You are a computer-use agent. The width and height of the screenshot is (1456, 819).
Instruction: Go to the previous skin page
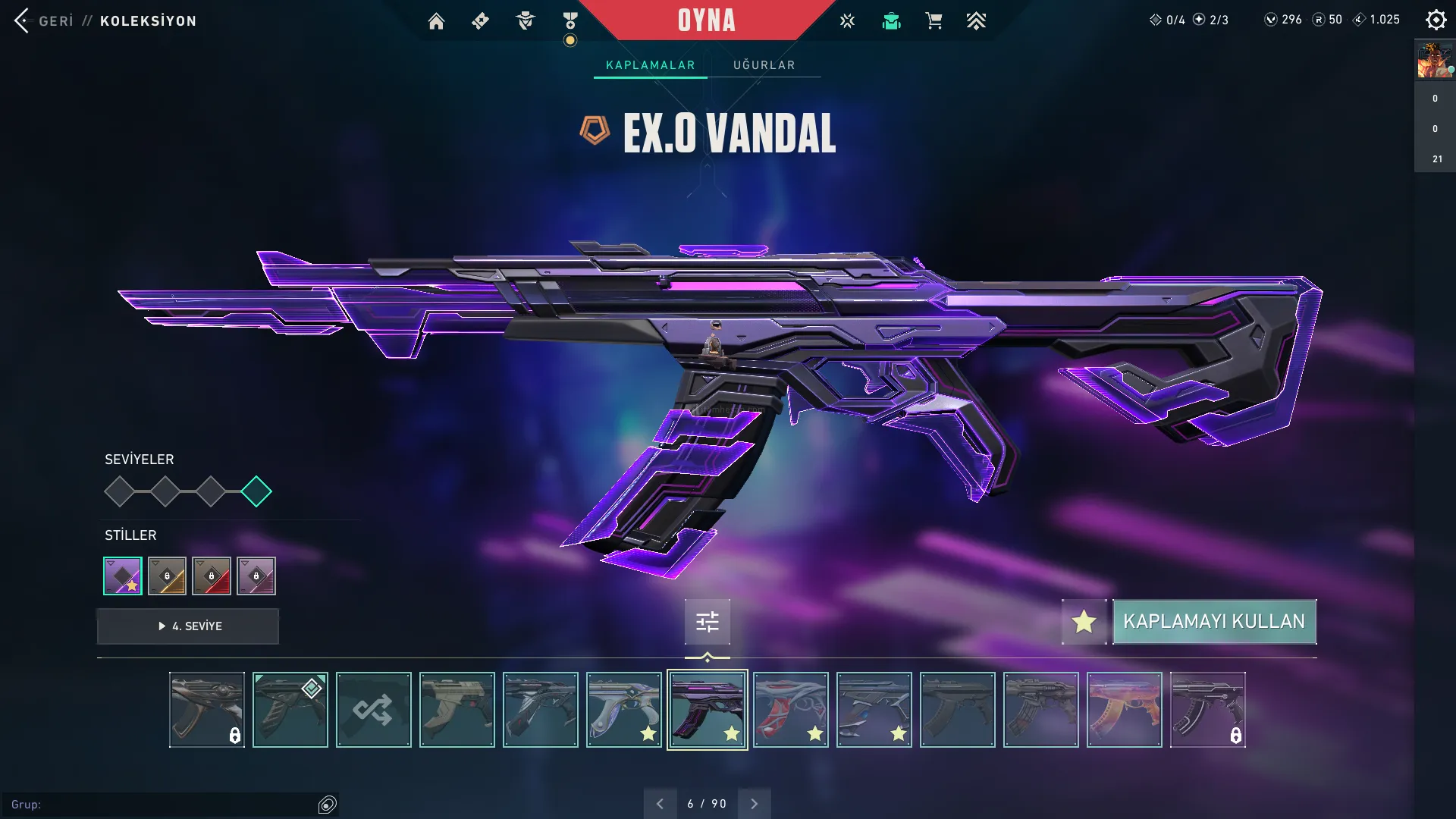click(x=660, y=804)
